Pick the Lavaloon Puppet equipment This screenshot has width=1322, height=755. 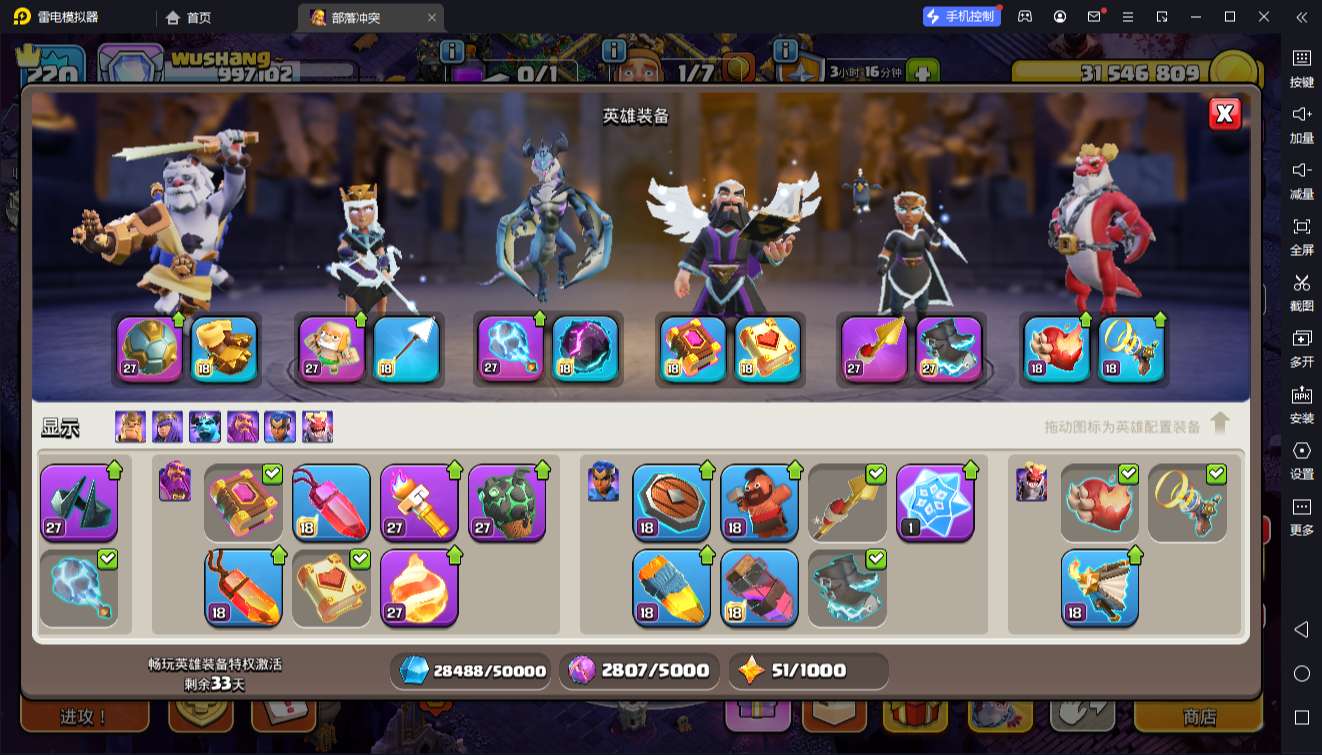pos(507,503)
